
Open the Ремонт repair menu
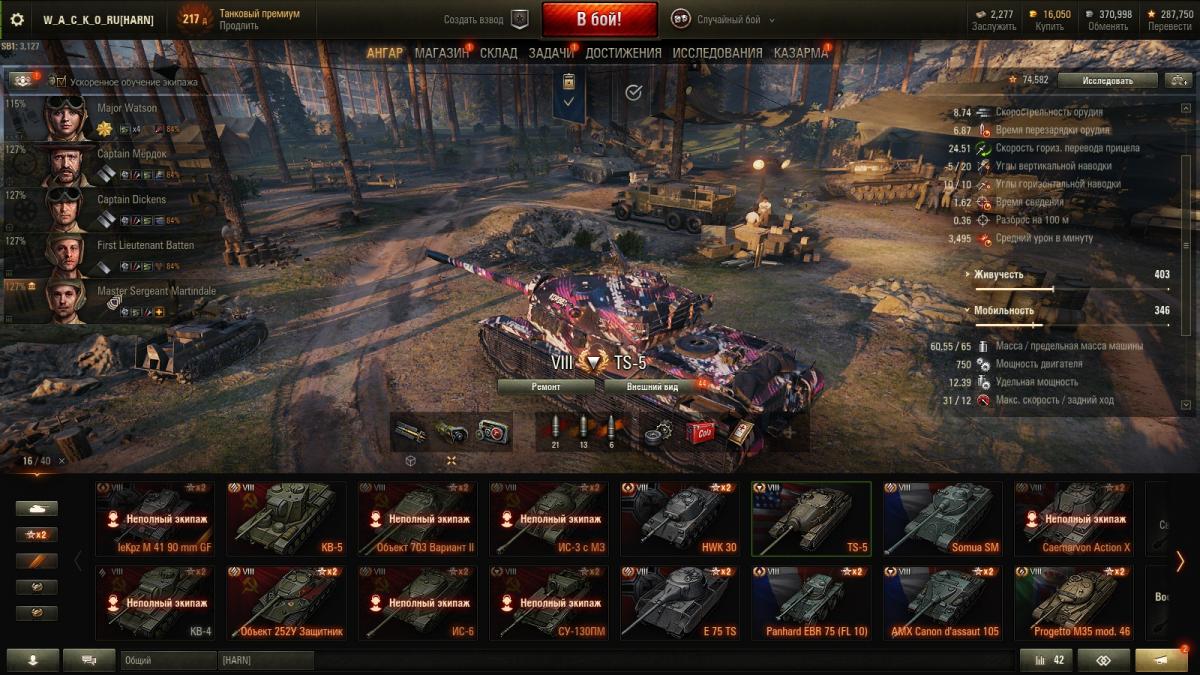coord(546,386)
